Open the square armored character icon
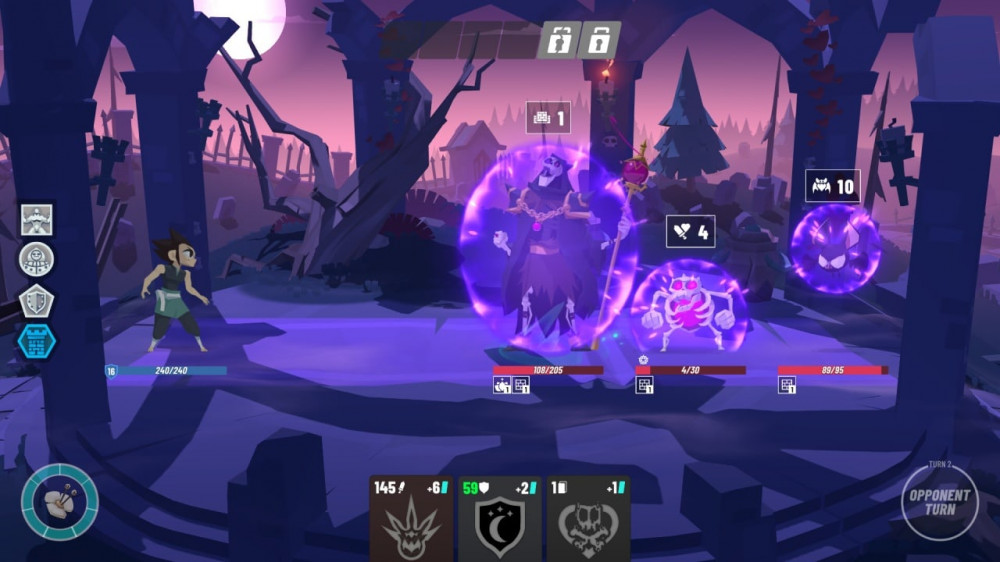Screen dimensions: 1000x562 tap(37, 219)
